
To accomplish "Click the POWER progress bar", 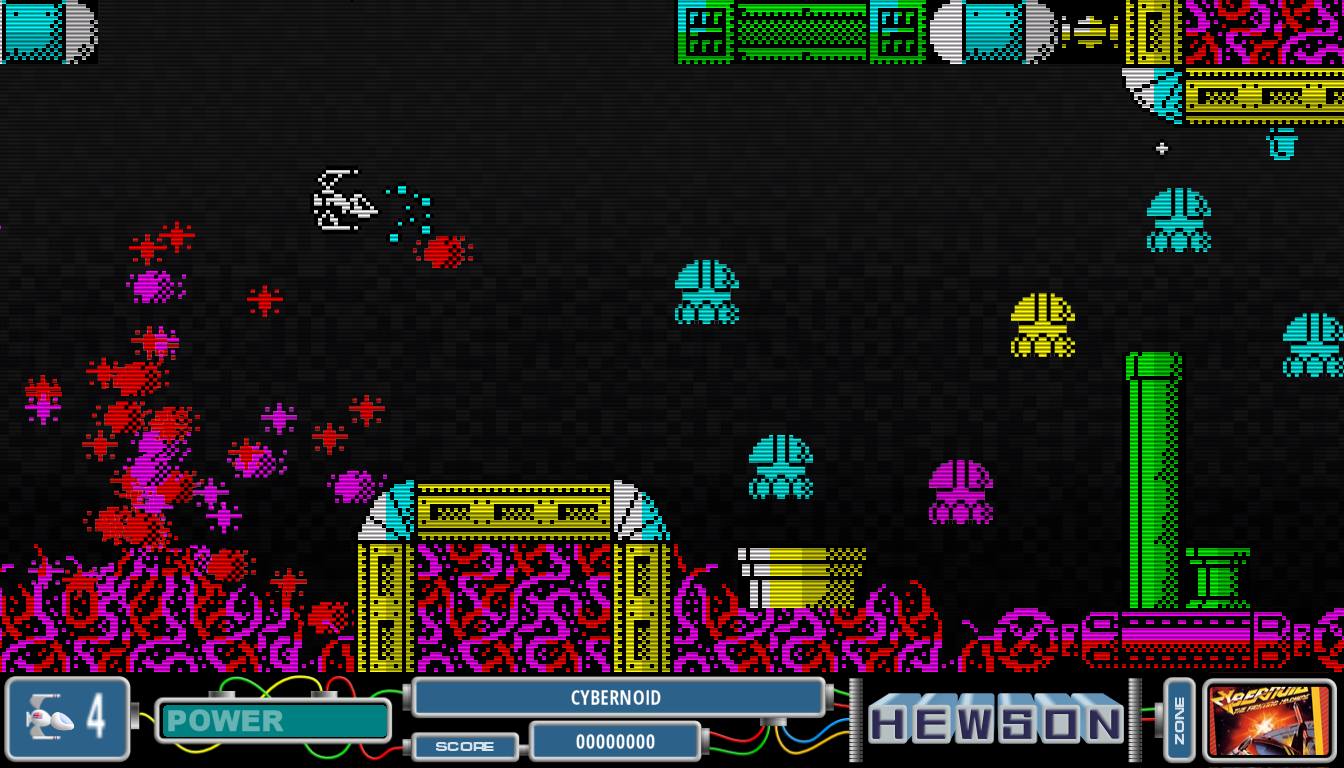I will click(275, 722).
